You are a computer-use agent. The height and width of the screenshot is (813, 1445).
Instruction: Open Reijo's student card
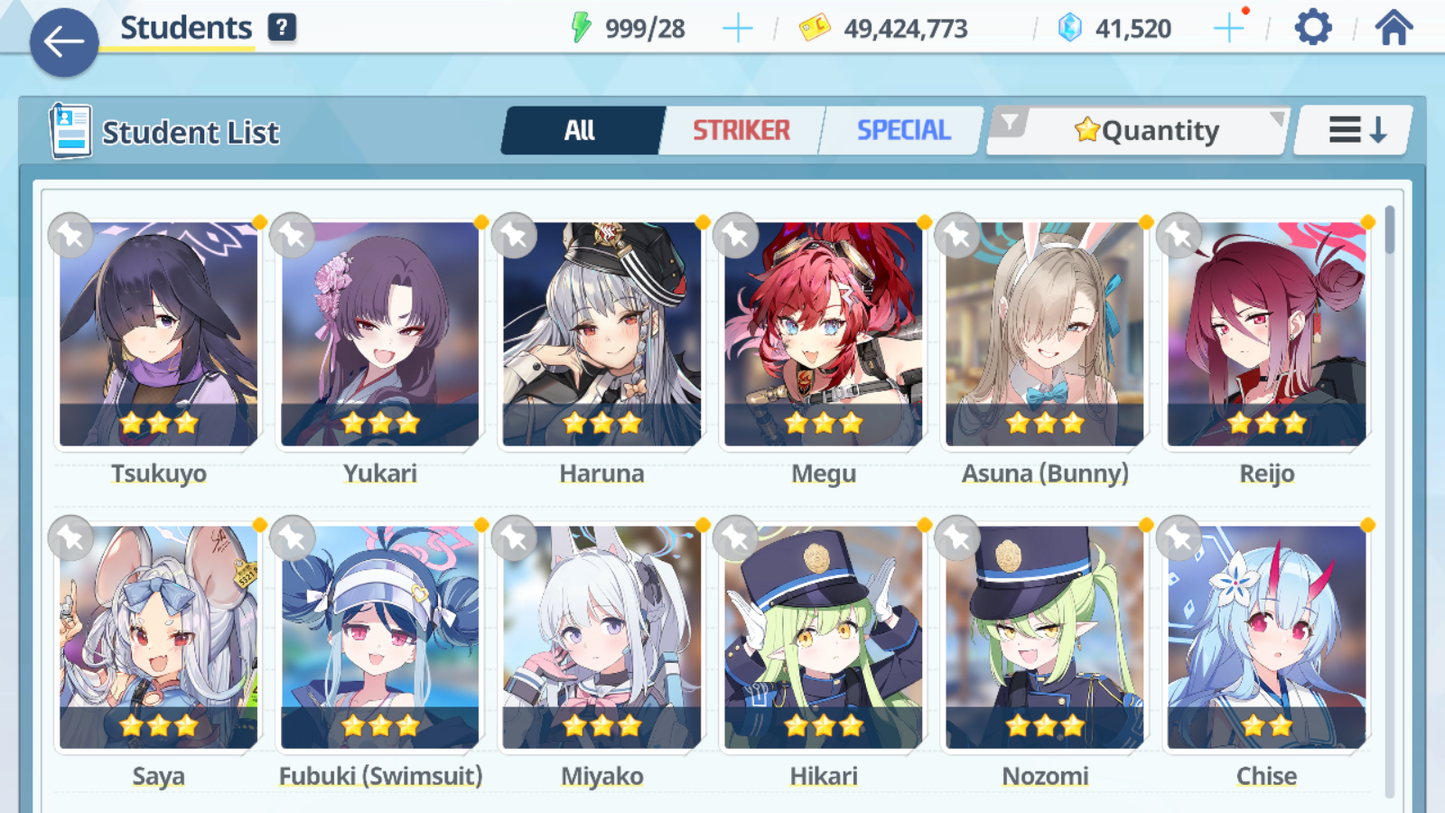pos(1266,335)
